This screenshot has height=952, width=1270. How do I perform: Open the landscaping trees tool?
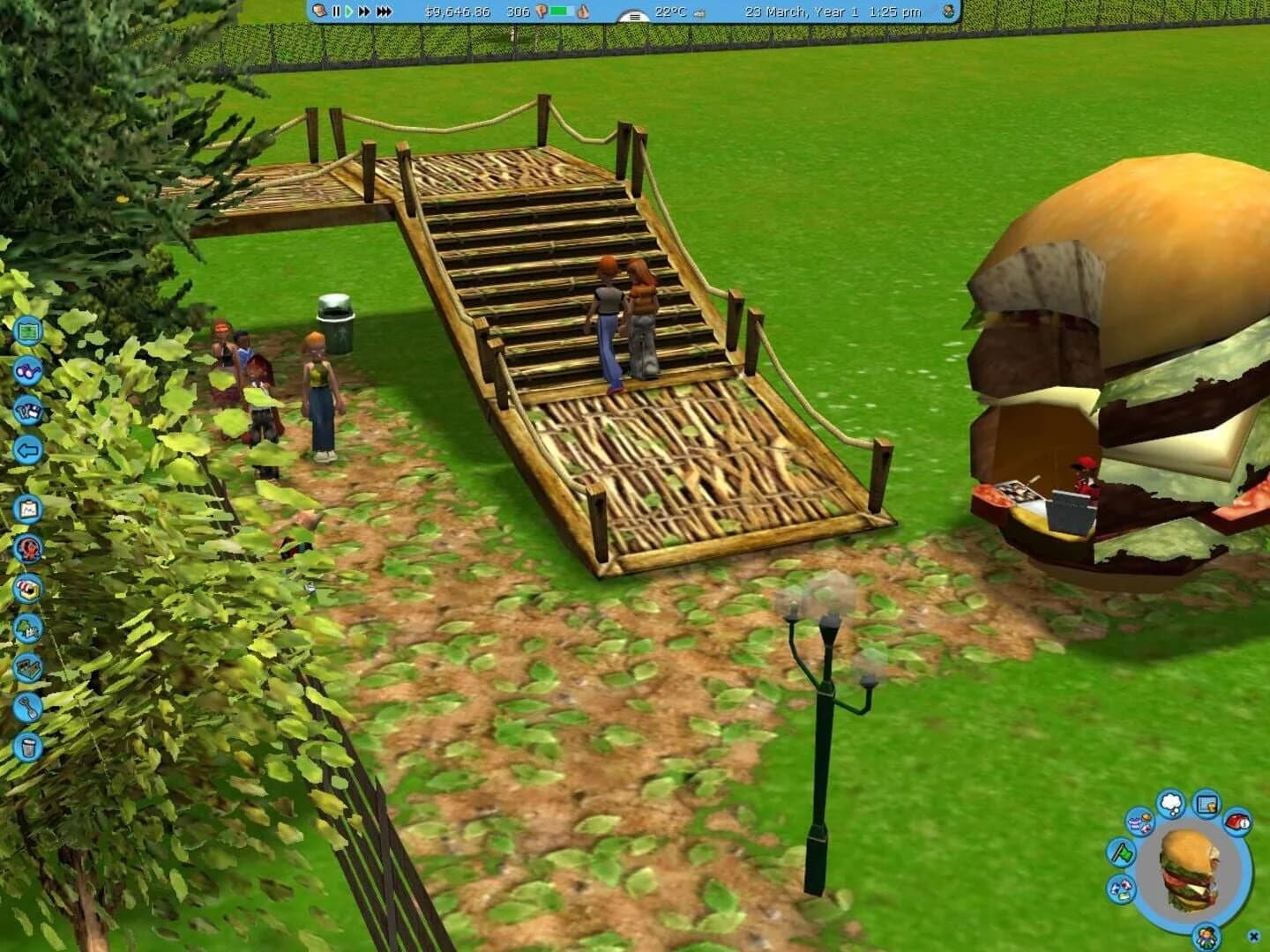coord(28,629)
